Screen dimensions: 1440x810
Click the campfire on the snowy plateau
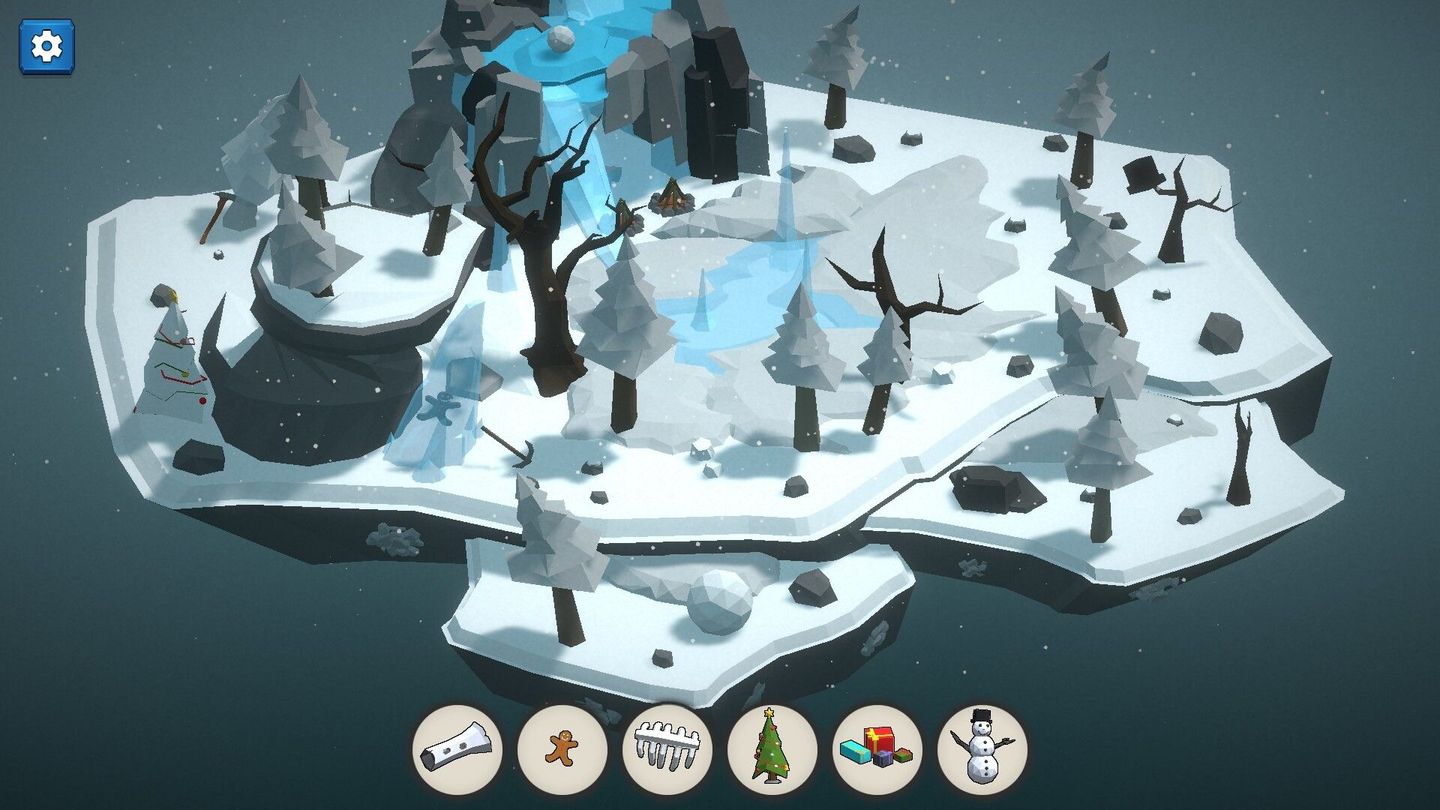click(x=673, y=199)
